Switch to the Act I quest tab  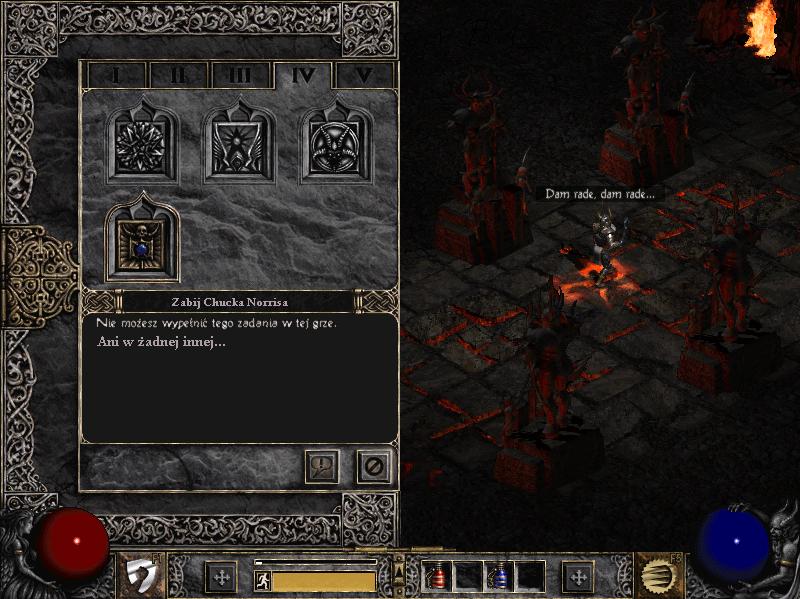click(116, 75)
